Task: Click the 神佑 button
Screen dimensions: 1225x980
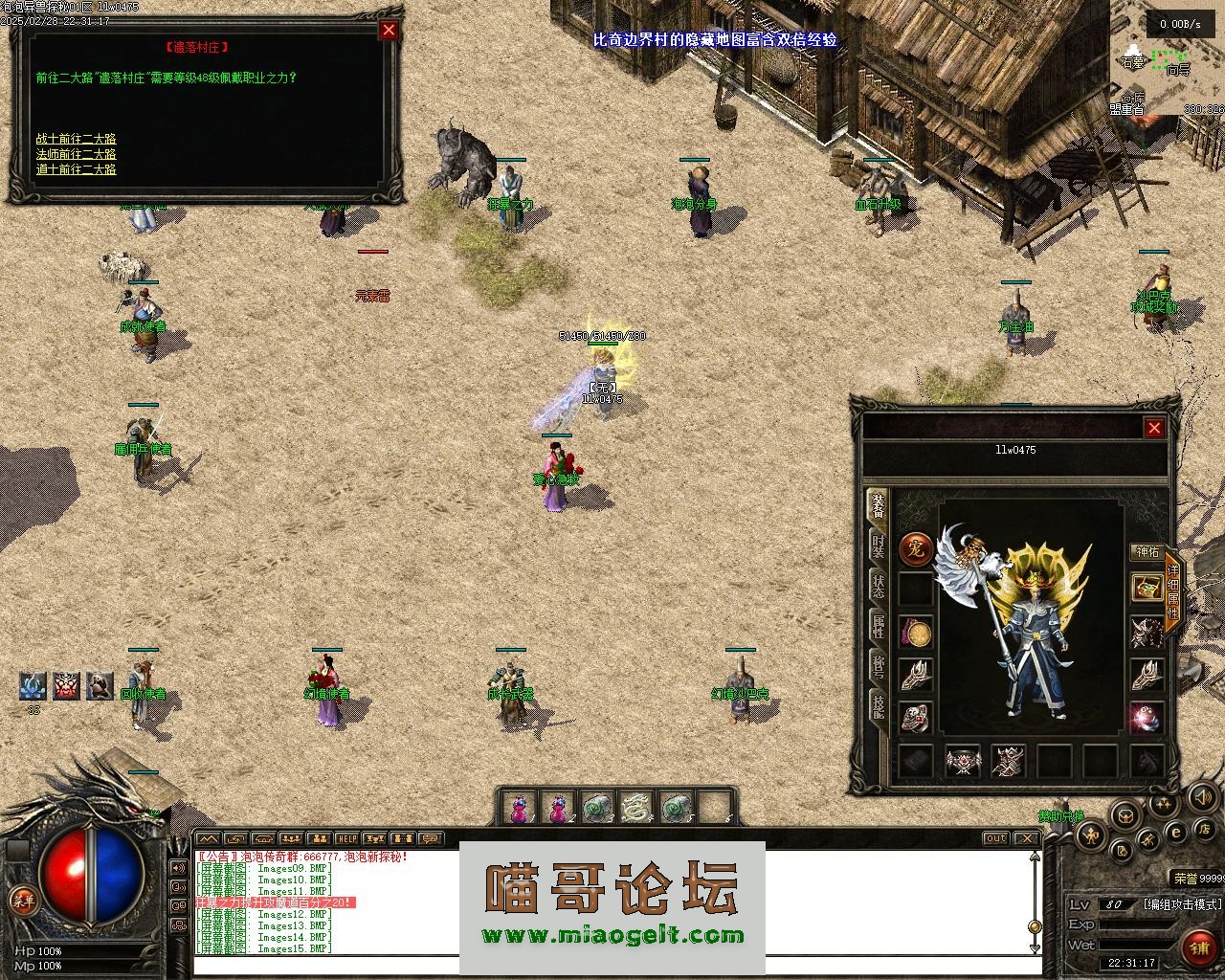Action: (1147, 552)
